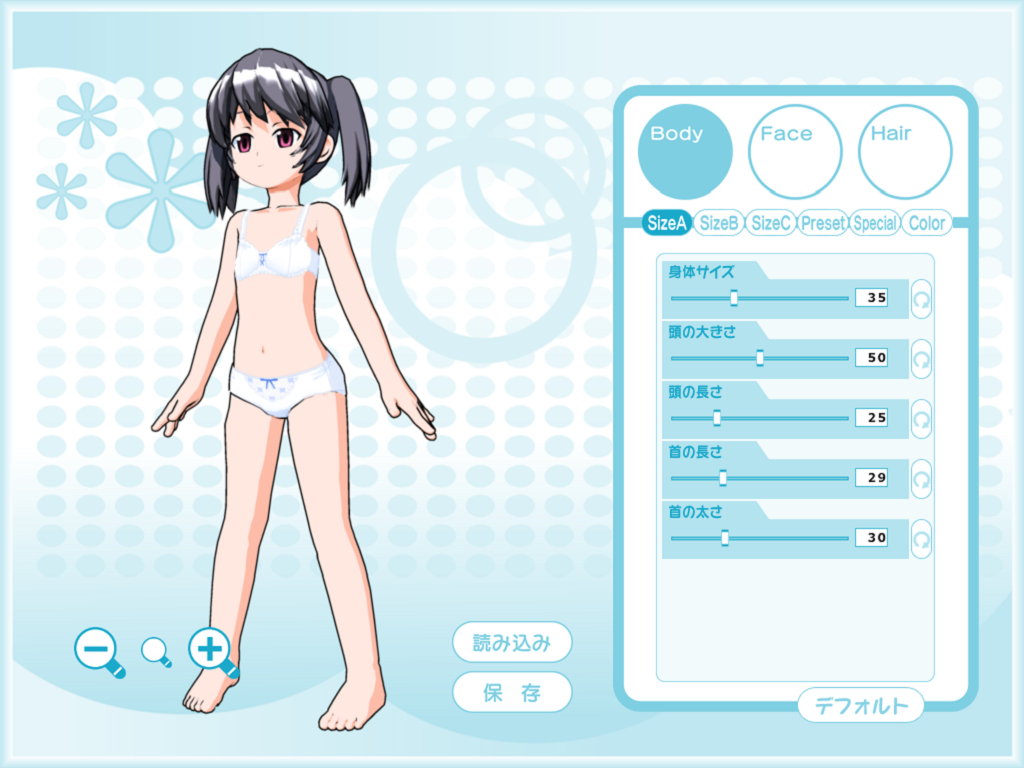Screen dimensions: 1024x768
Task: Click the 首の長さ slider track
Action: coord(759,478)
